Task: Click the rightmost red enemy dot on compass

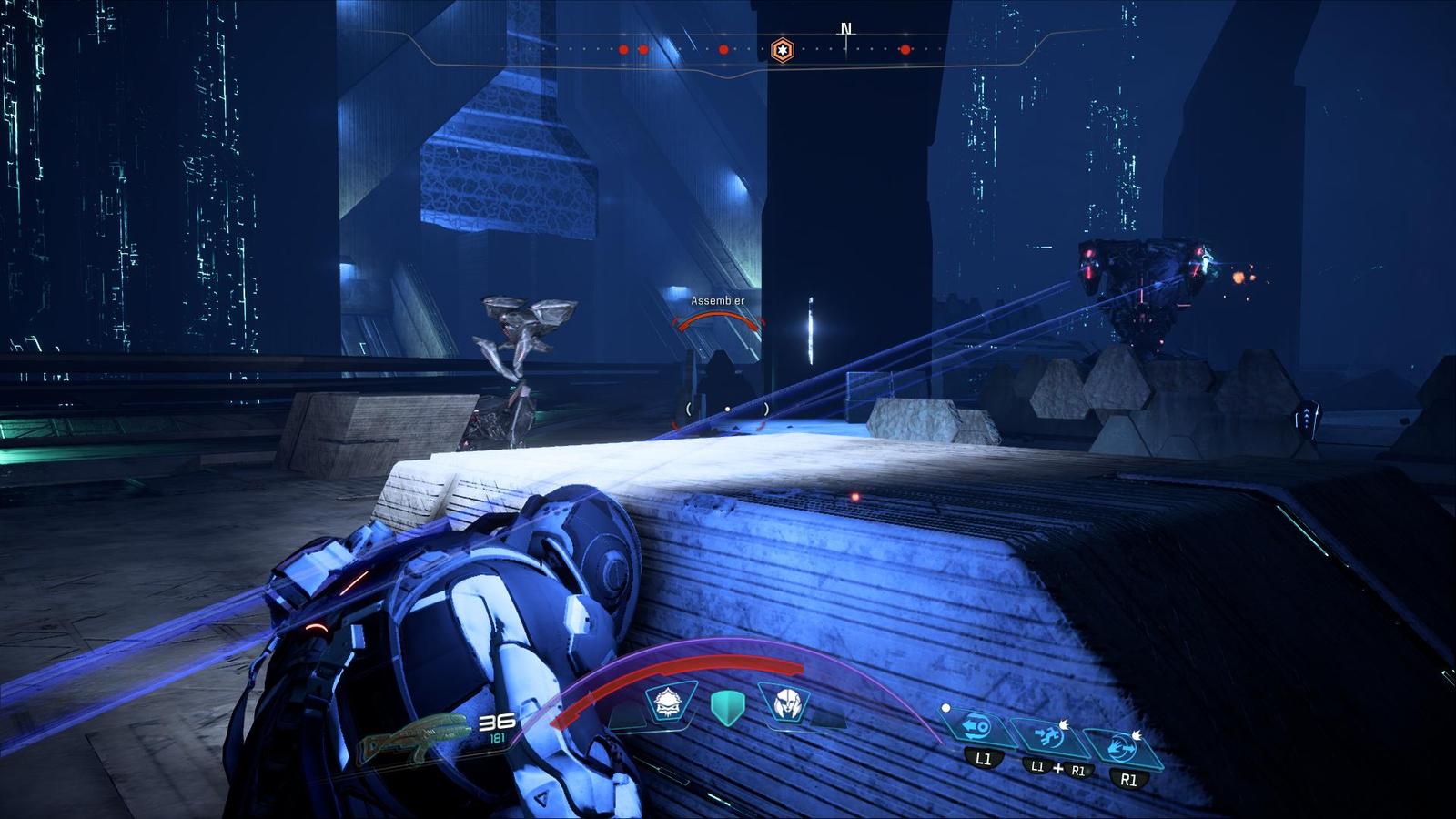Action: 905,50
